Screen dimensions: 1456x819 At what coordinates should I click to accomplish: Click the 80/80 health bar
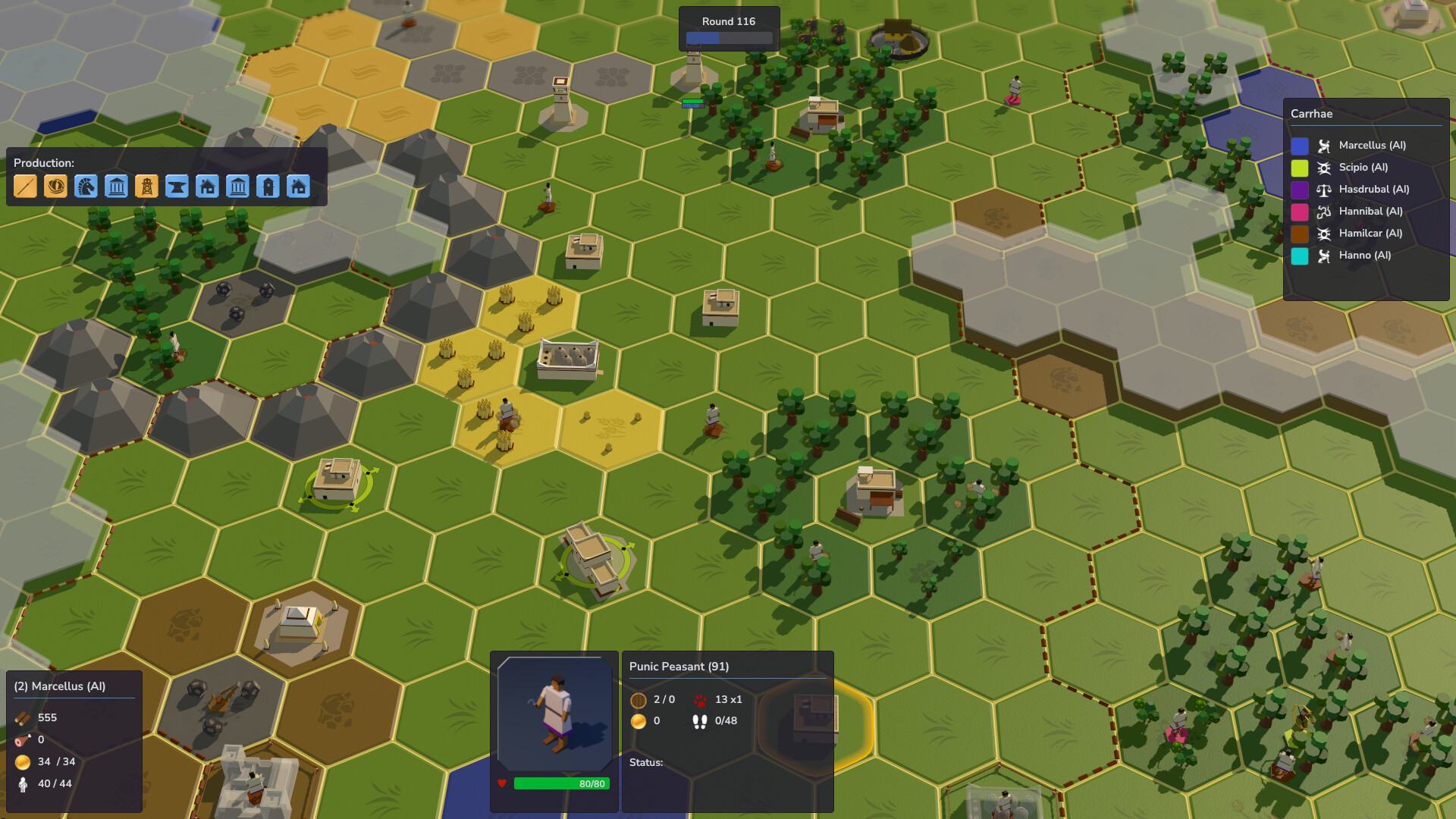coord(560,784)
